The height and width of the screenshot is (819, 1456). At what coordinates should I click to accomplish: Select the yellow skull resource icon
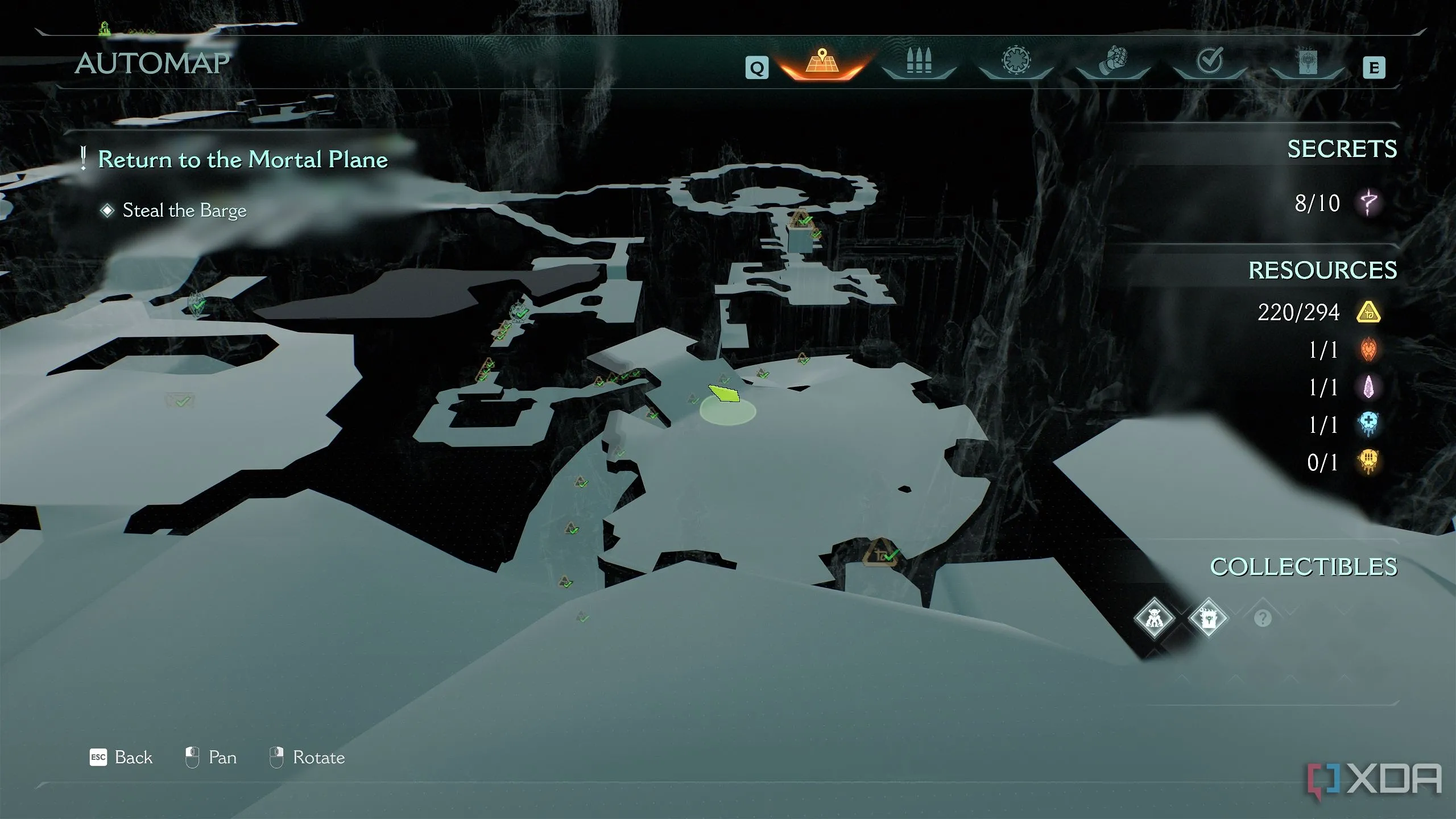click(x=1368, y=462)
